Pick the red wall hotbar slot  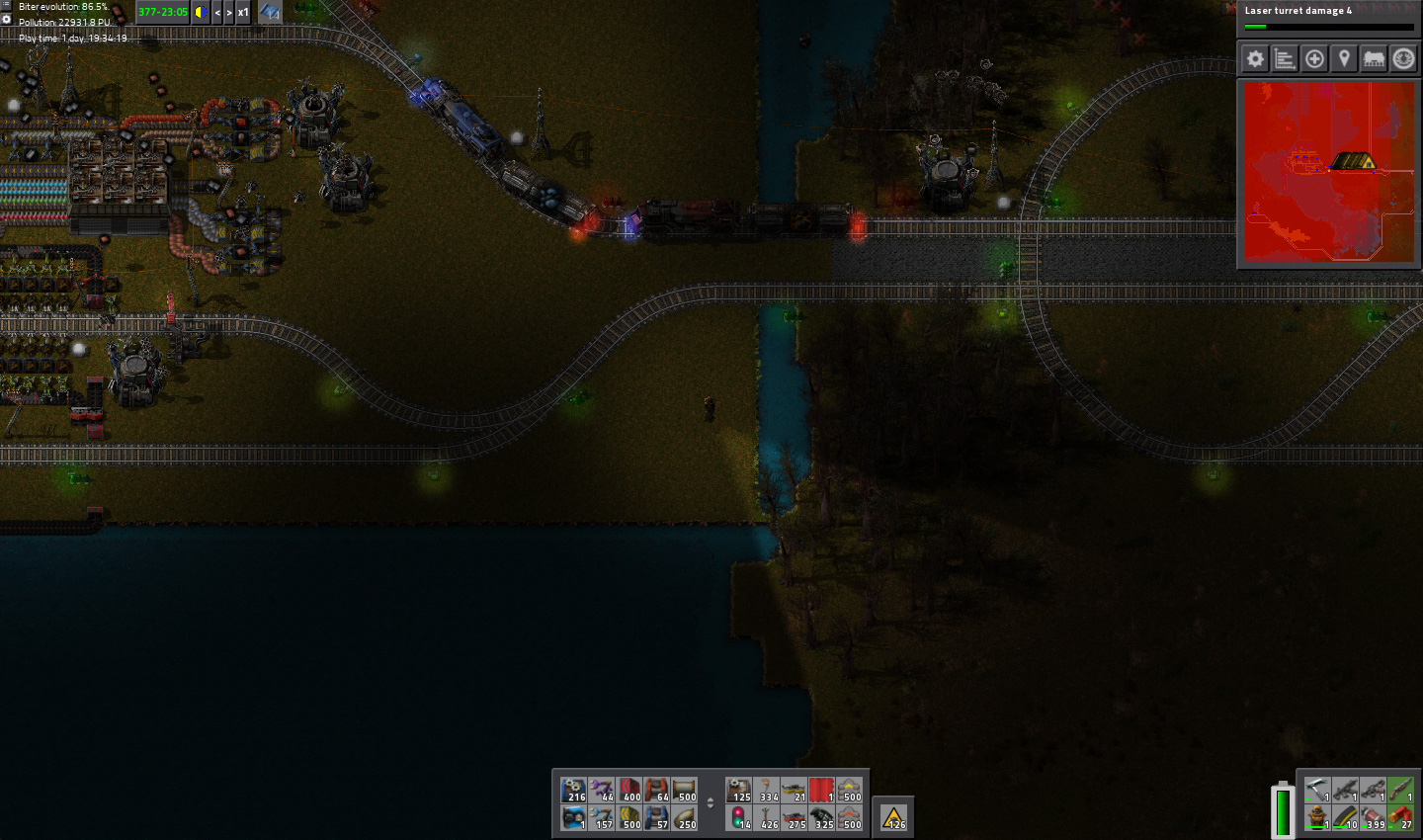pyautogui.click(x=821, y=790)
